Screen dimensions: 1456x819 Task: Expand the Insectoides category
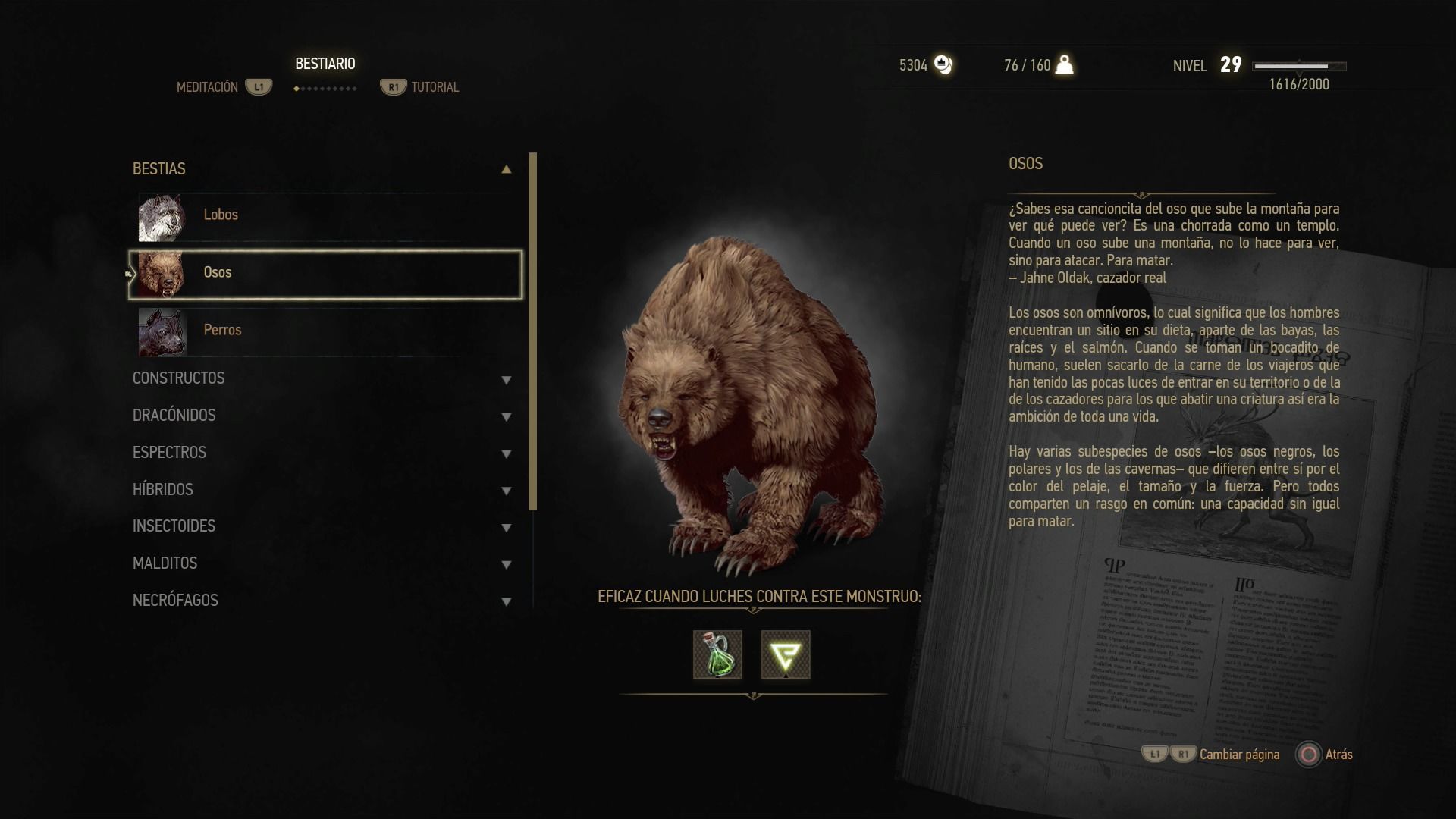tap(506, 527)
